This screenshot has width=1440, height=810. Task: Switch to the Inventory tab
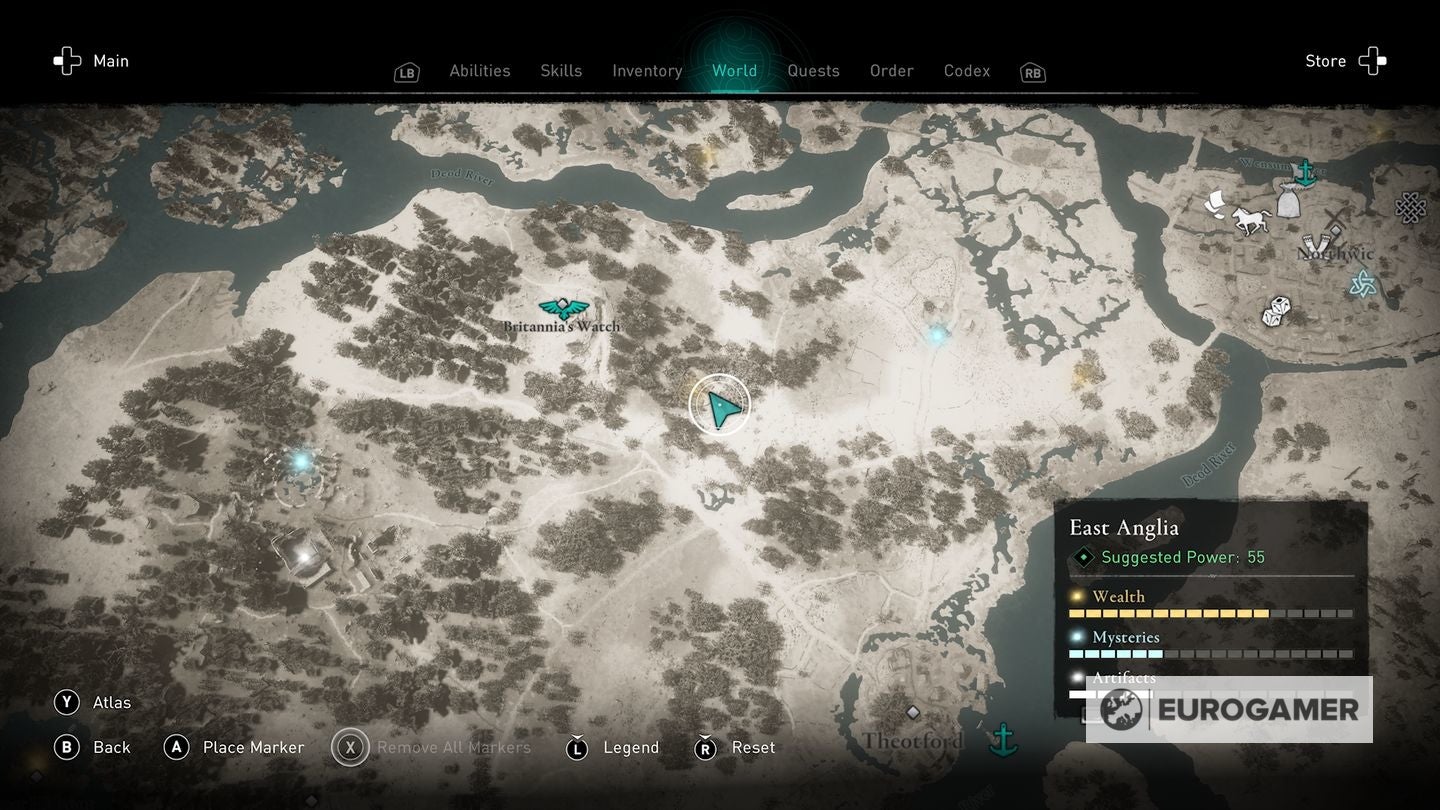[x=647, y=70]
